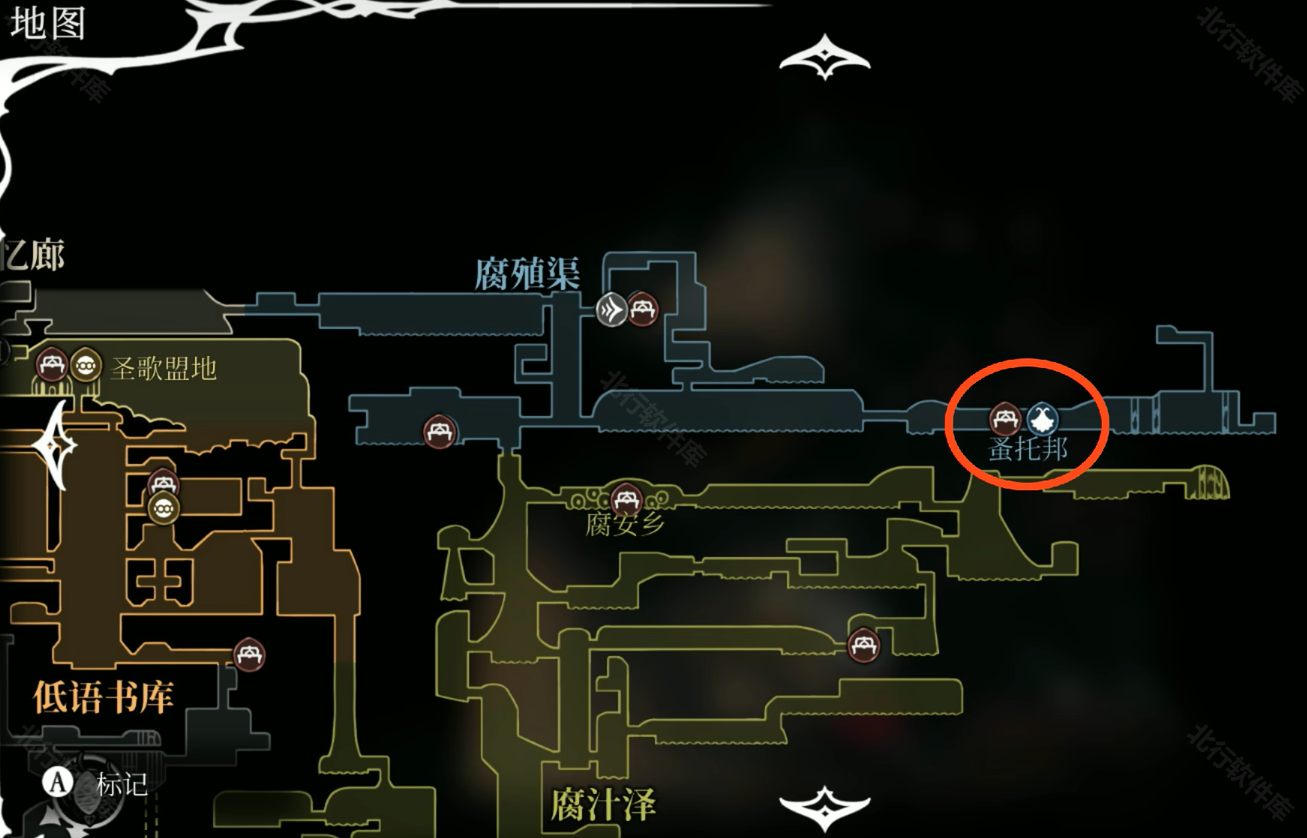Select the gold bead marker beside 圣歌盟地

(86, 364)
